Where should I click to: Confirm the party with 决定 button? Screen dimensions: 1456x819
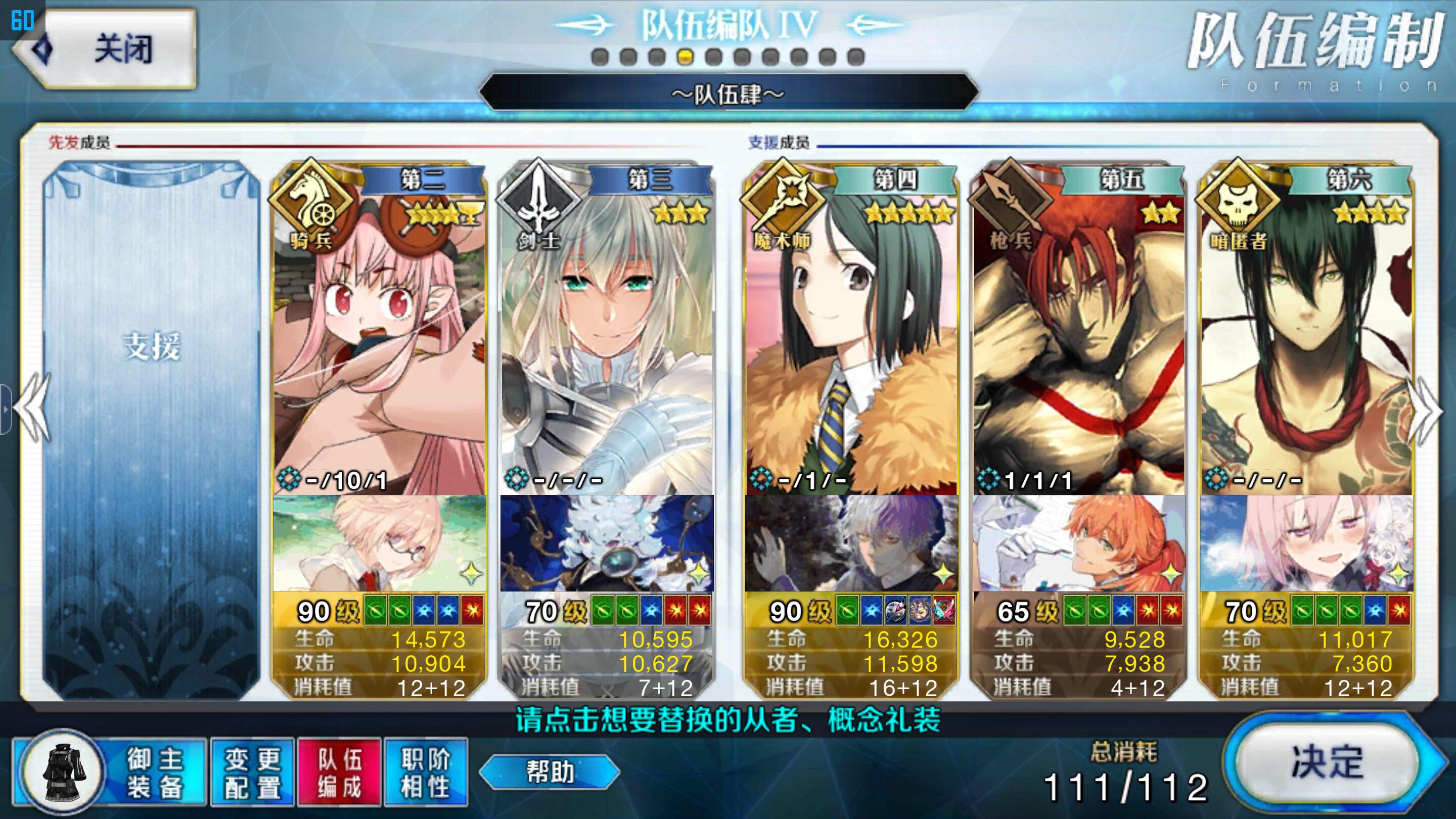click(1326, 763)
